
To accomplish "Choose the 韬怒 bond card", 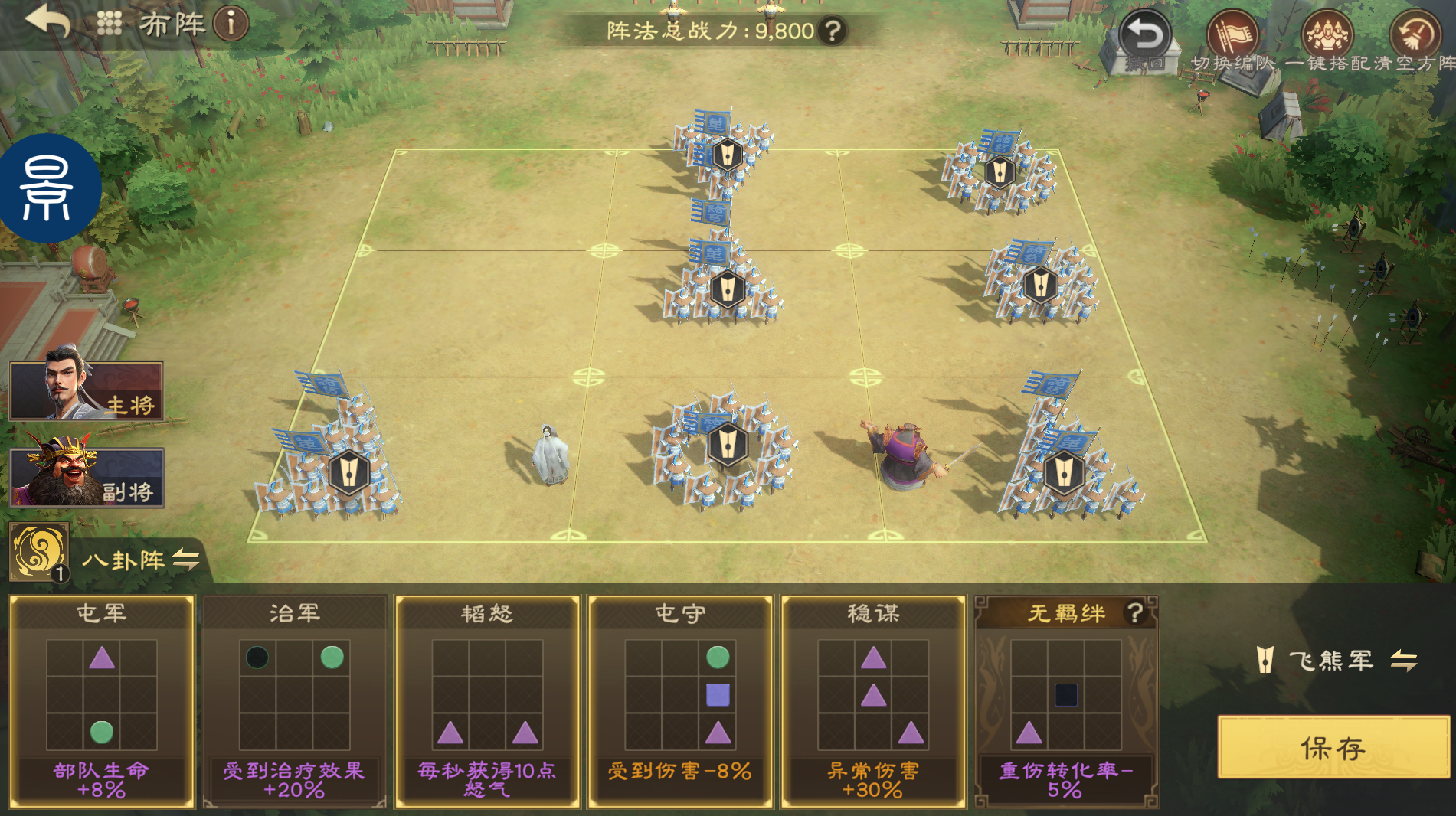I will pos(487,701).
